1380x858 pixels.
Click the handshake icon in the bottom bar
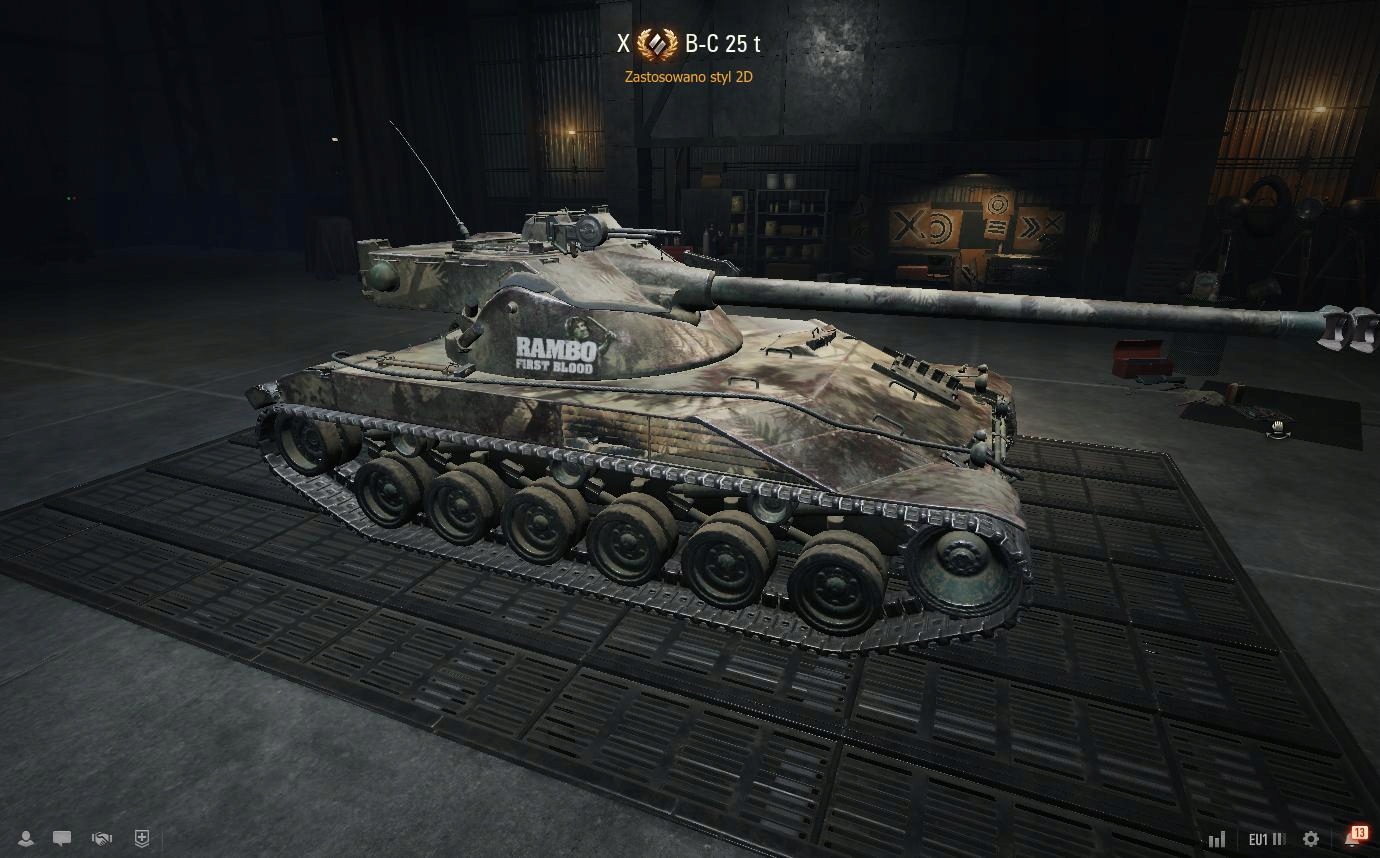[x=101, y=839]
